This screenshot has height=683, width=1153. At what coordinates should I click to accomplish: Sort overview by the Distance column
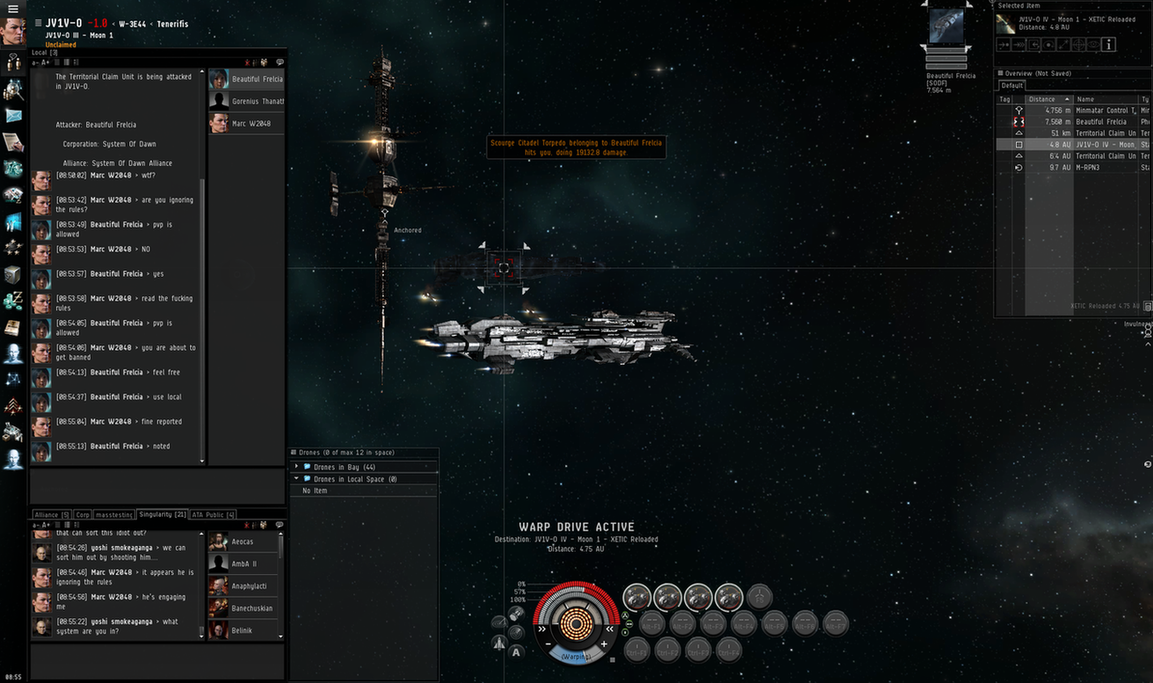tap(1045, 99)
